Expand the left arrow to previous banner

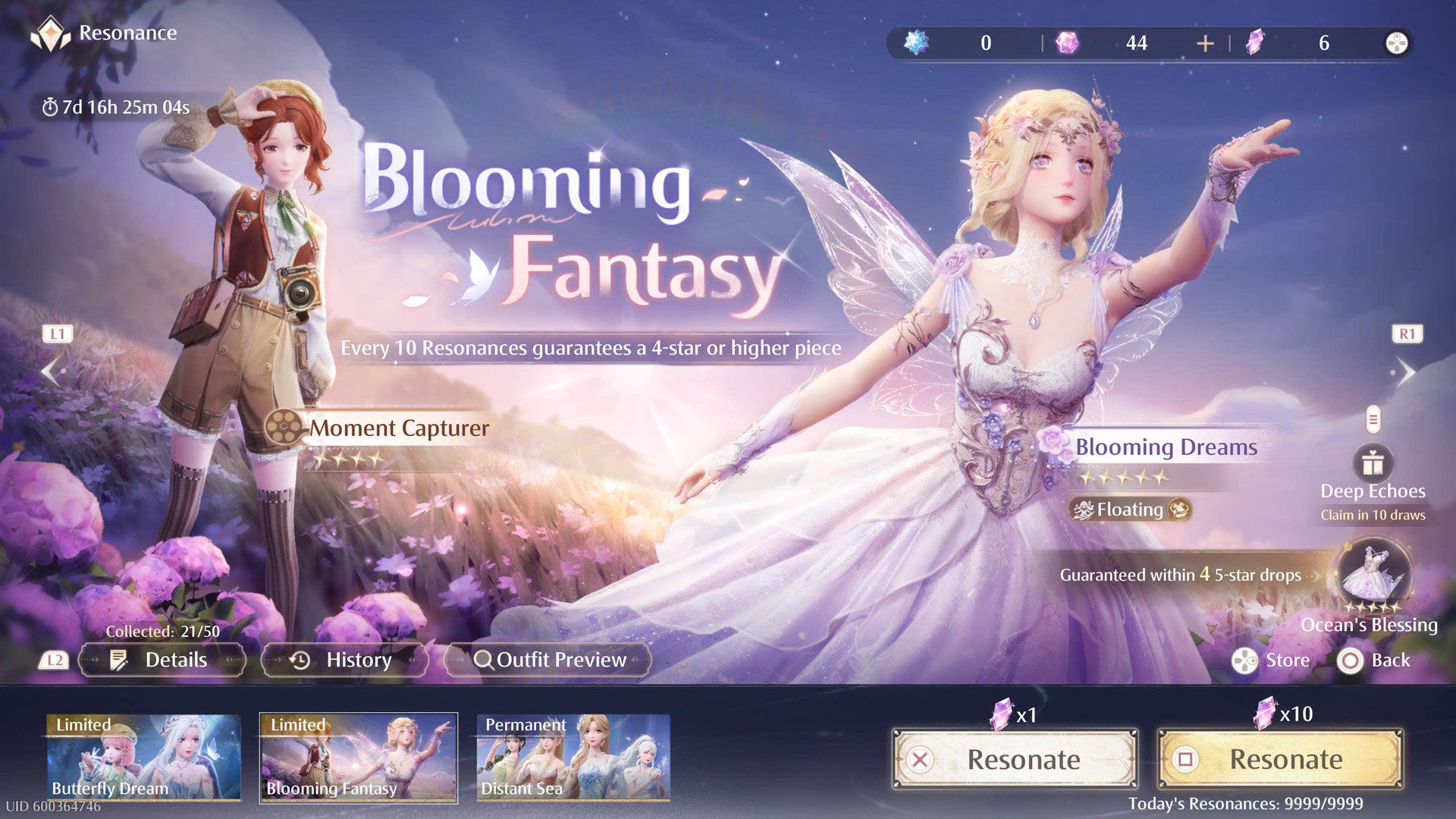pyautogui.click(x=51, y=371)
